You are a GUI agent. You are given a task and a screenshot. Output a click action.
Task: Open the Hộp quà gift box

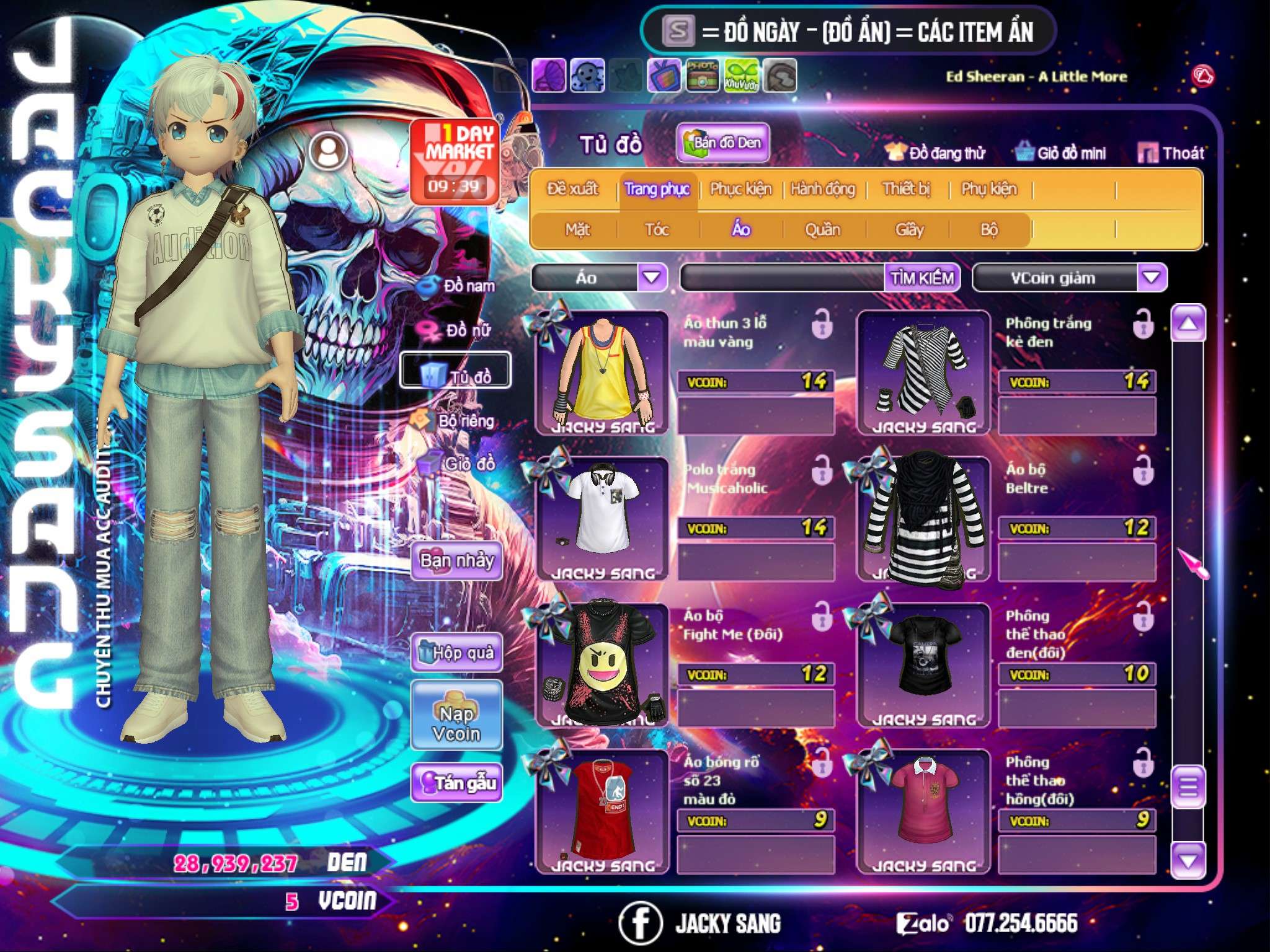coord(457,653)
